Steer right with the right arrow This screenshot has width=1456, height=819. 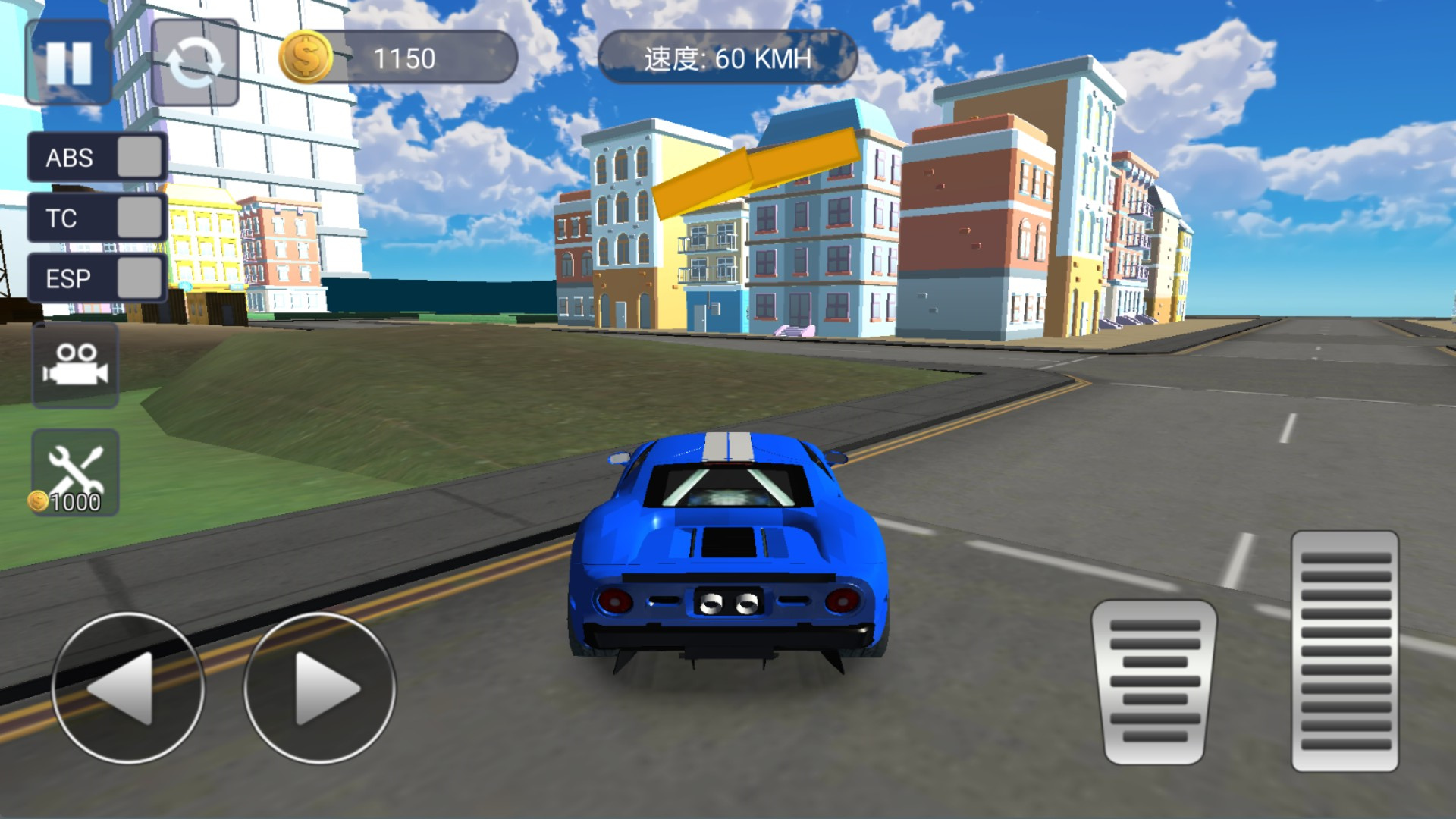point(319,688)
